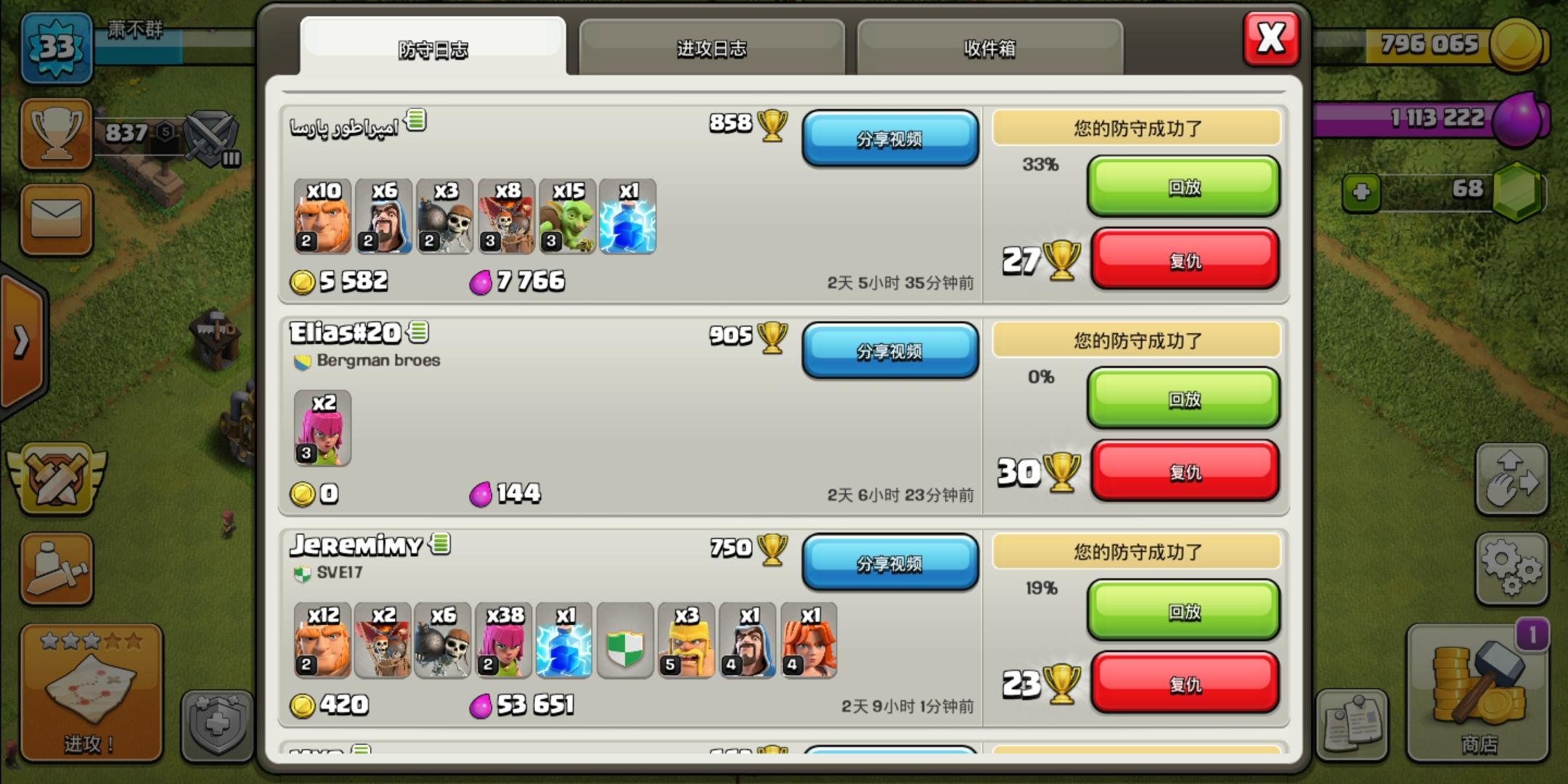
Task: Click the 分享视频 button for امپراطور پارسا
Action: point(890,139)
